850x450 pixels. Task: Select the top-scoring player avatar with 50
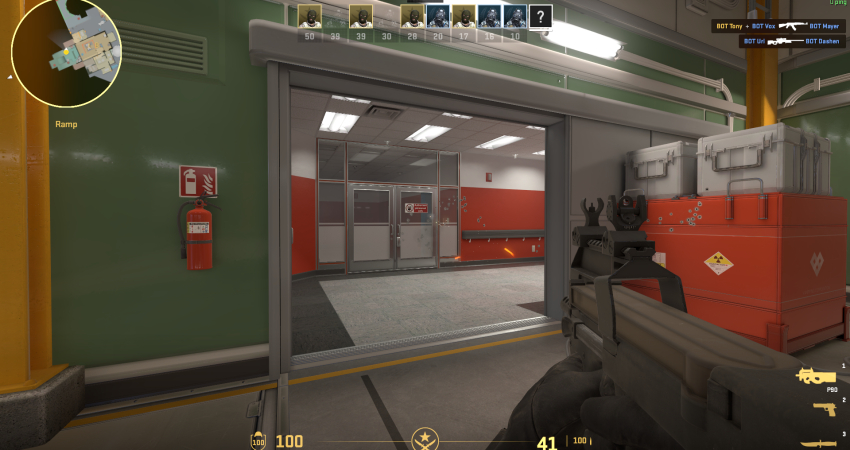[310, 17]
